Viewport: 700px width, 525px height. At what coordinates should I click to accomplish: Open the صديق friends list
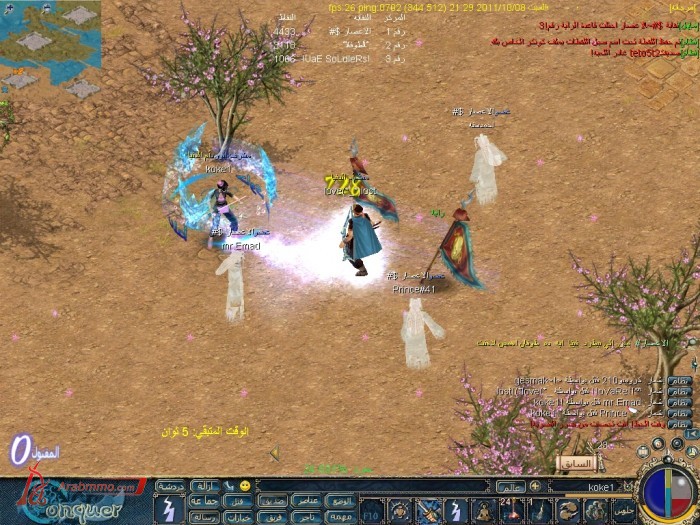[x=272, y=500]
